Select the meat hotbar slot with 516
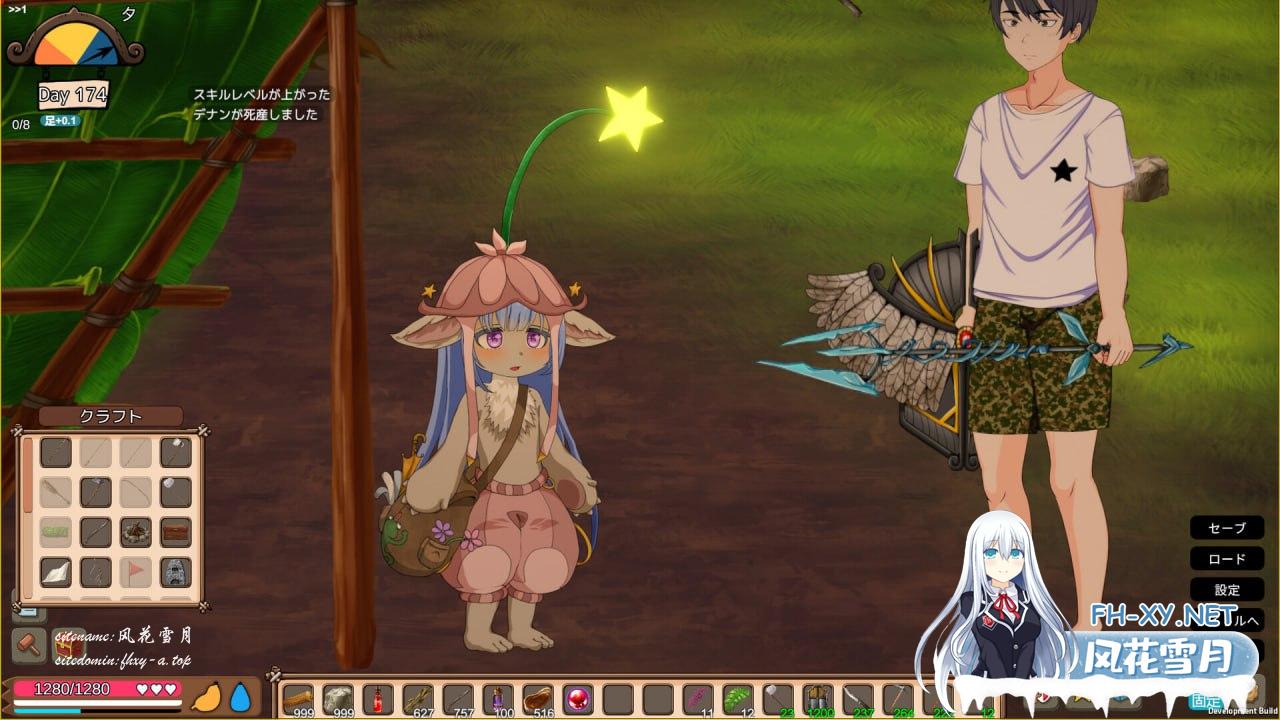The height and width of the screenshot is (720, 1280). 538,699
